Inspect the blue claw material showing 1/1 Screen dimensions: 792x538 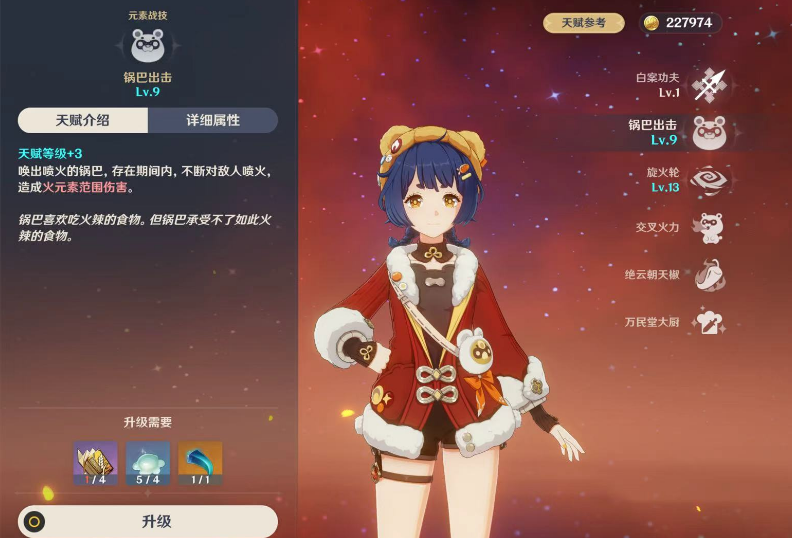tap(200, 464)
